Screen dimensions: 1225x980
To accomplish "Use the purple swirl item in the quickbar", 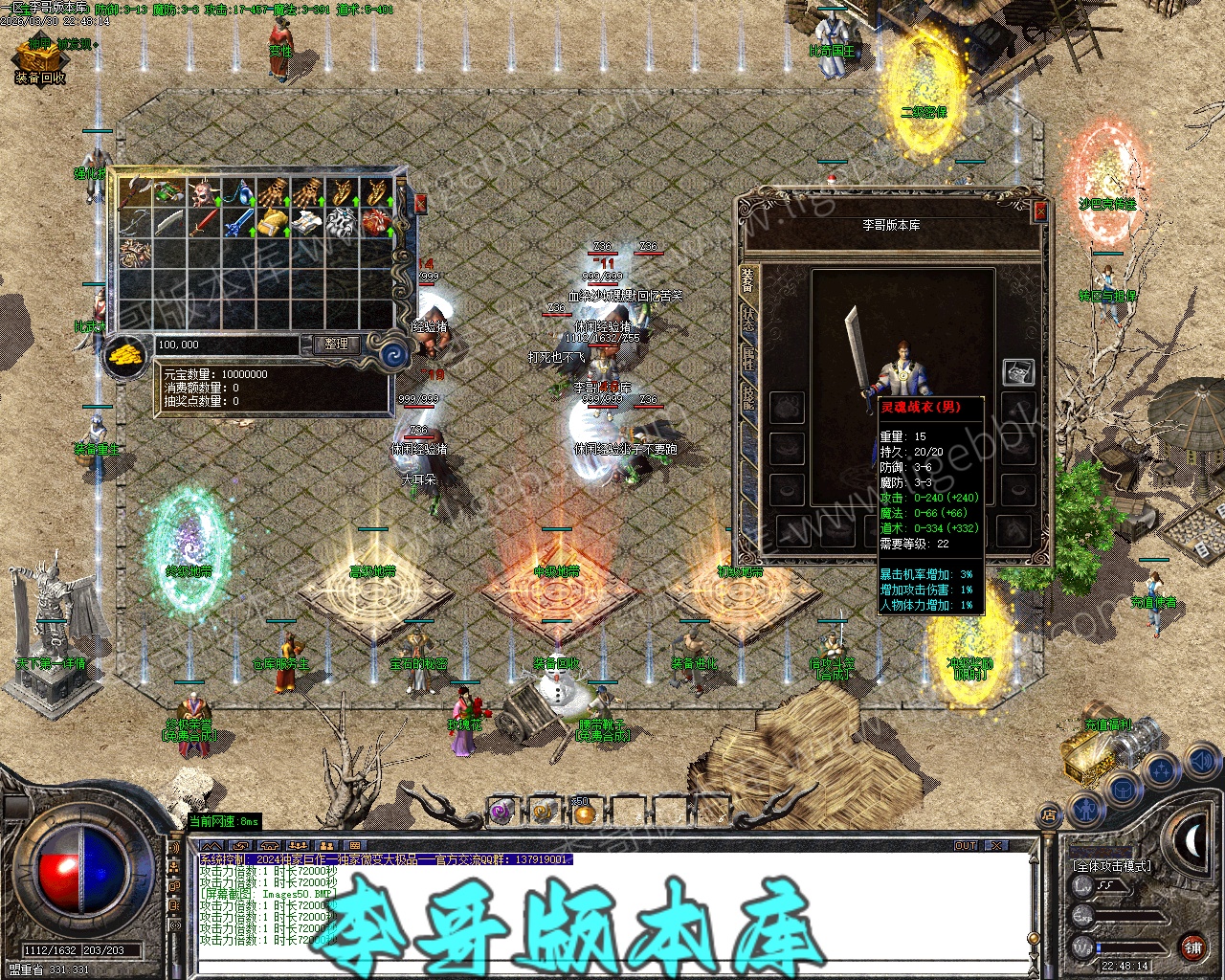I will tap(501, 813).
